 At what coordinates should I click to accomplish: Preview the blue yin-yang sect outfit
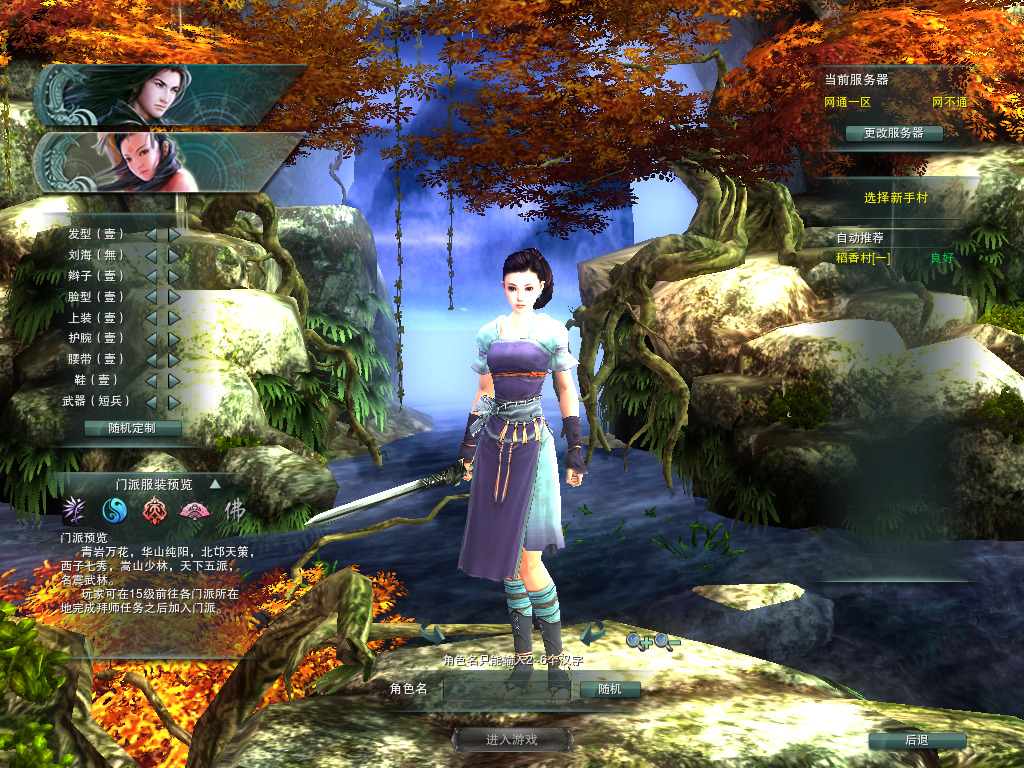tap(115, 511)
